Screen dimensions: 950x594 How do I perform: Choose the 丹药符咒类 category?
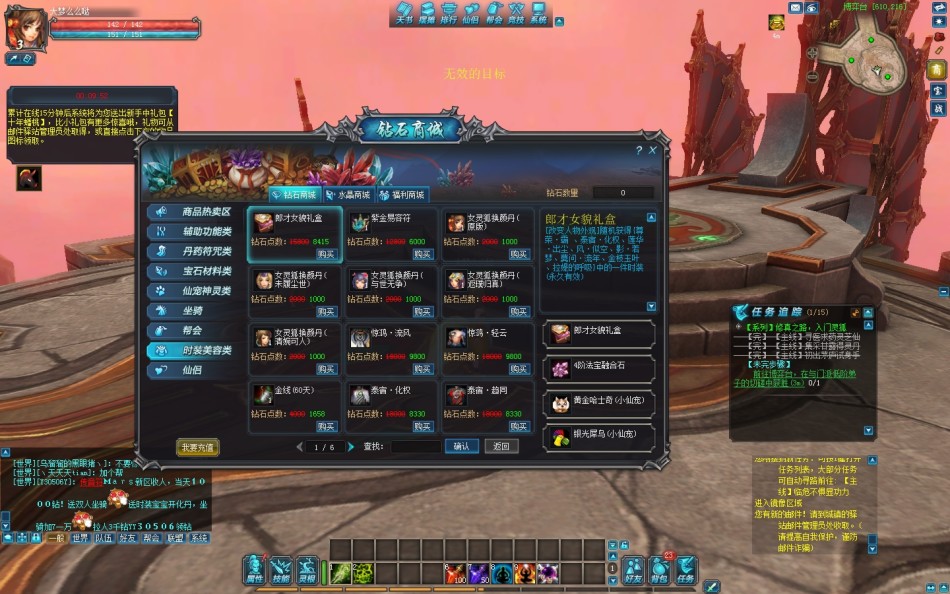tap(196, 252)
